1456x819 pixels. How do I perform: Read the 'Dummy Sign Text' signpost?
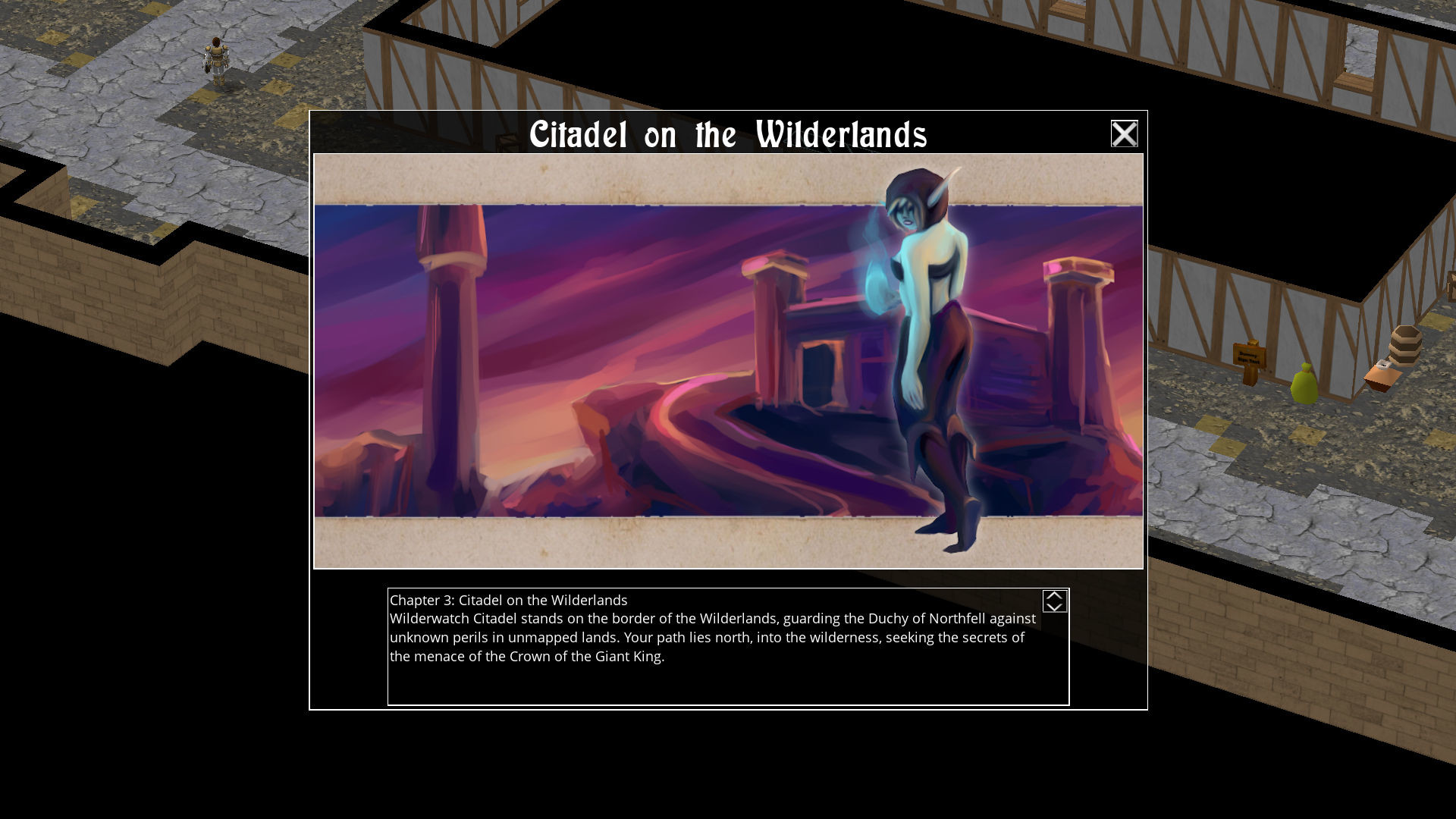1248,355
